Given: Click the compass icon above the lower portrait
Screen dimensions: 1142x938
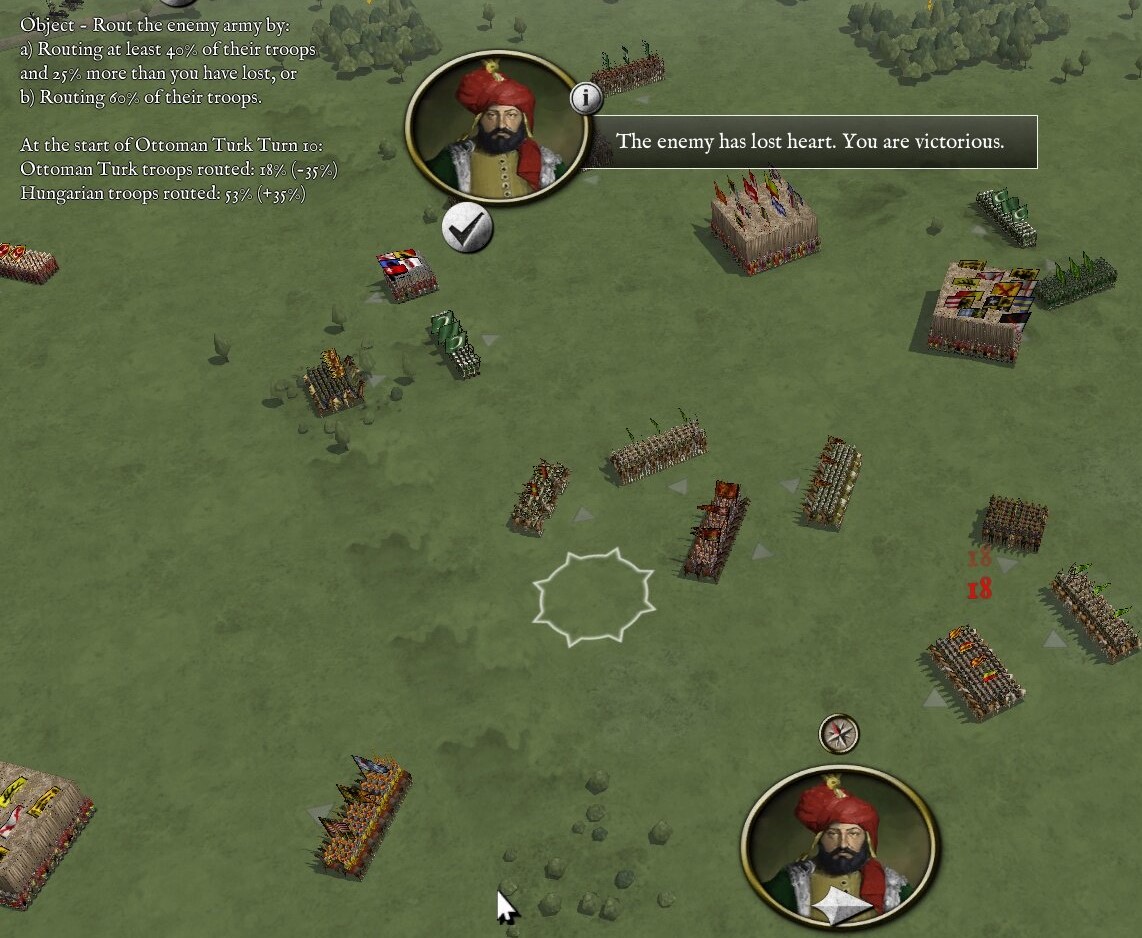Looking at the screenshot, I should pos(839,734).
